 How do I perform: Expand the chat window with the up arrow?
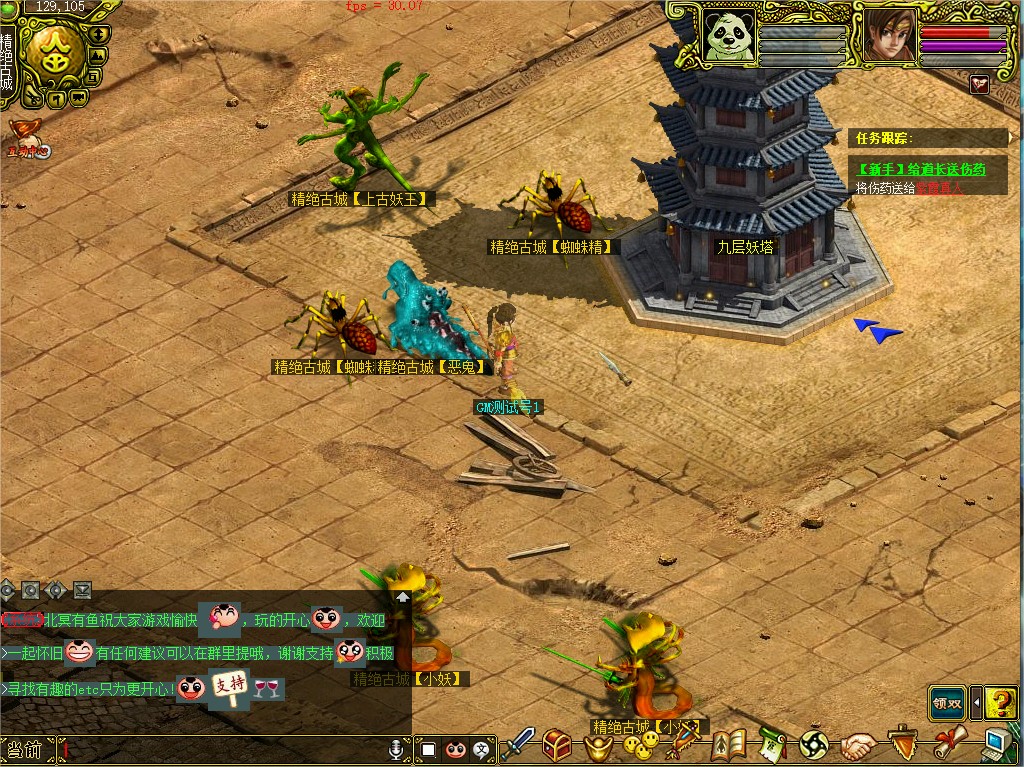click(403, 596)
